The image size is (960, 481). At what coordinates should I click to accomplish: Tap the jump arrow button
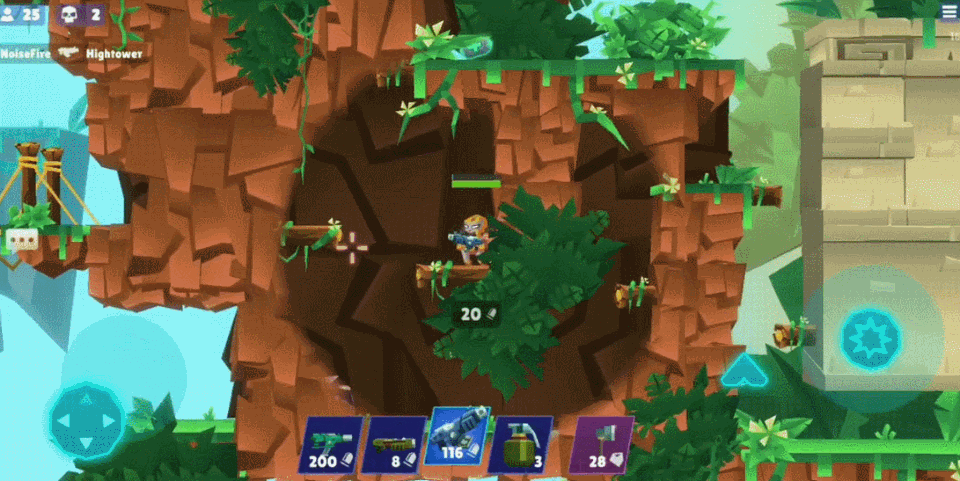[743, 371]
